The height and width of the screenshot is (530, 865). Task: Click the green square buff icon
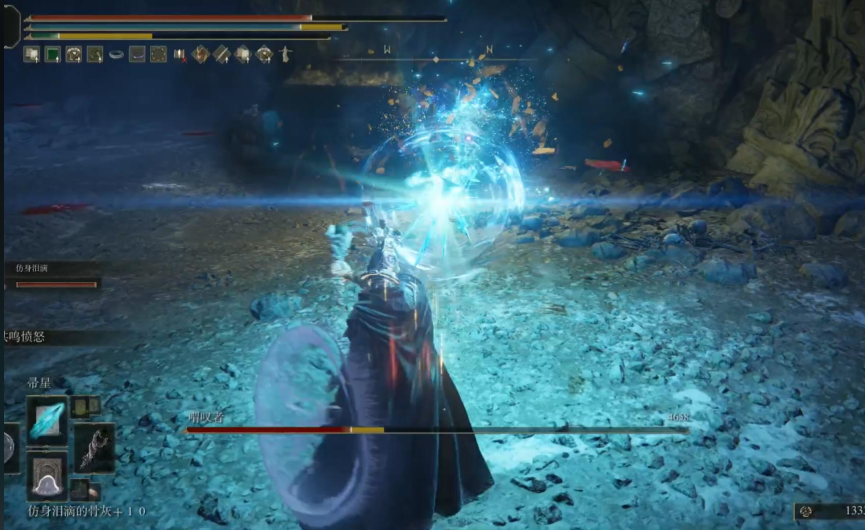pos(52,54)
